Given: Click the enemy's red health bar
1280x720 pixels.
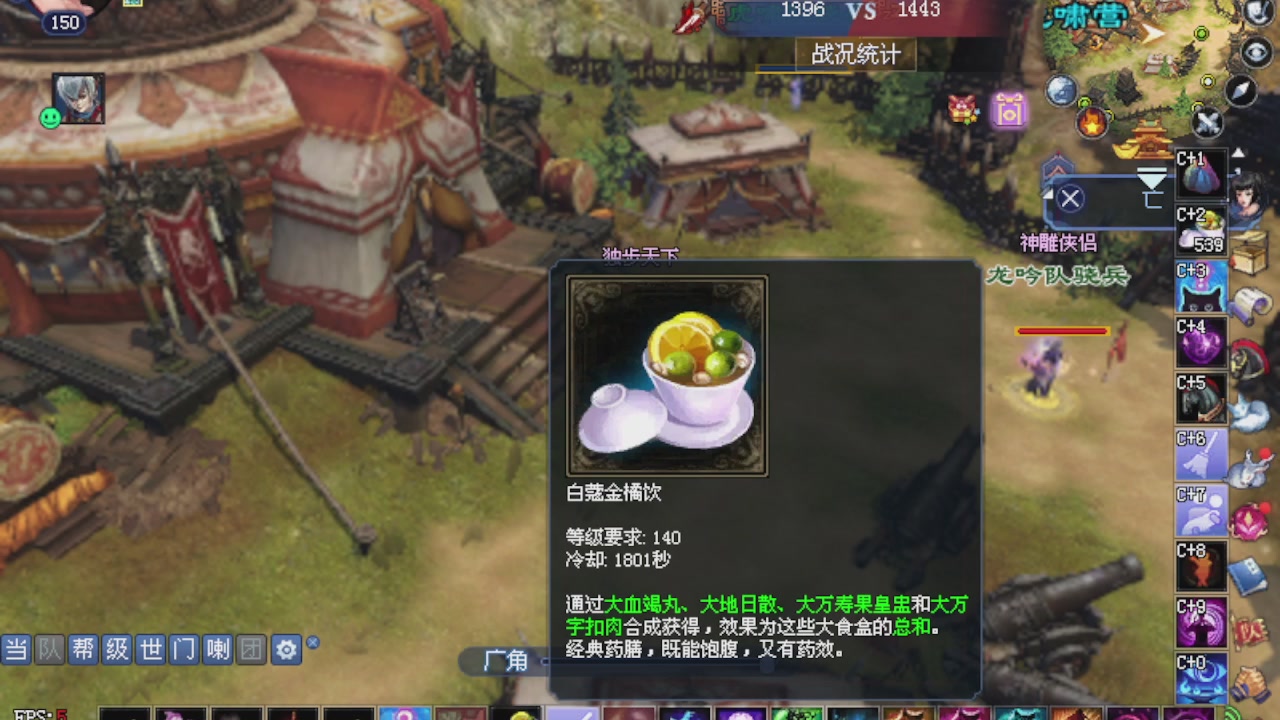Looking at the screenshot, I should (1062, 331).
